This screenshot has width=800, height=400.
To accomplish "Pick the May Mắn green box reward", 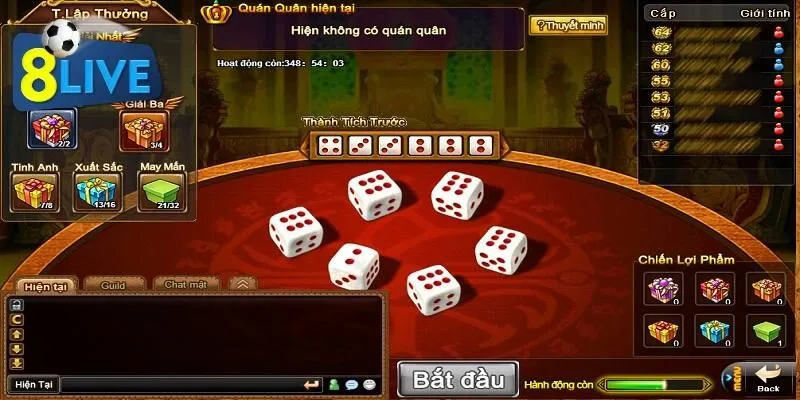I will click(160, 191).
